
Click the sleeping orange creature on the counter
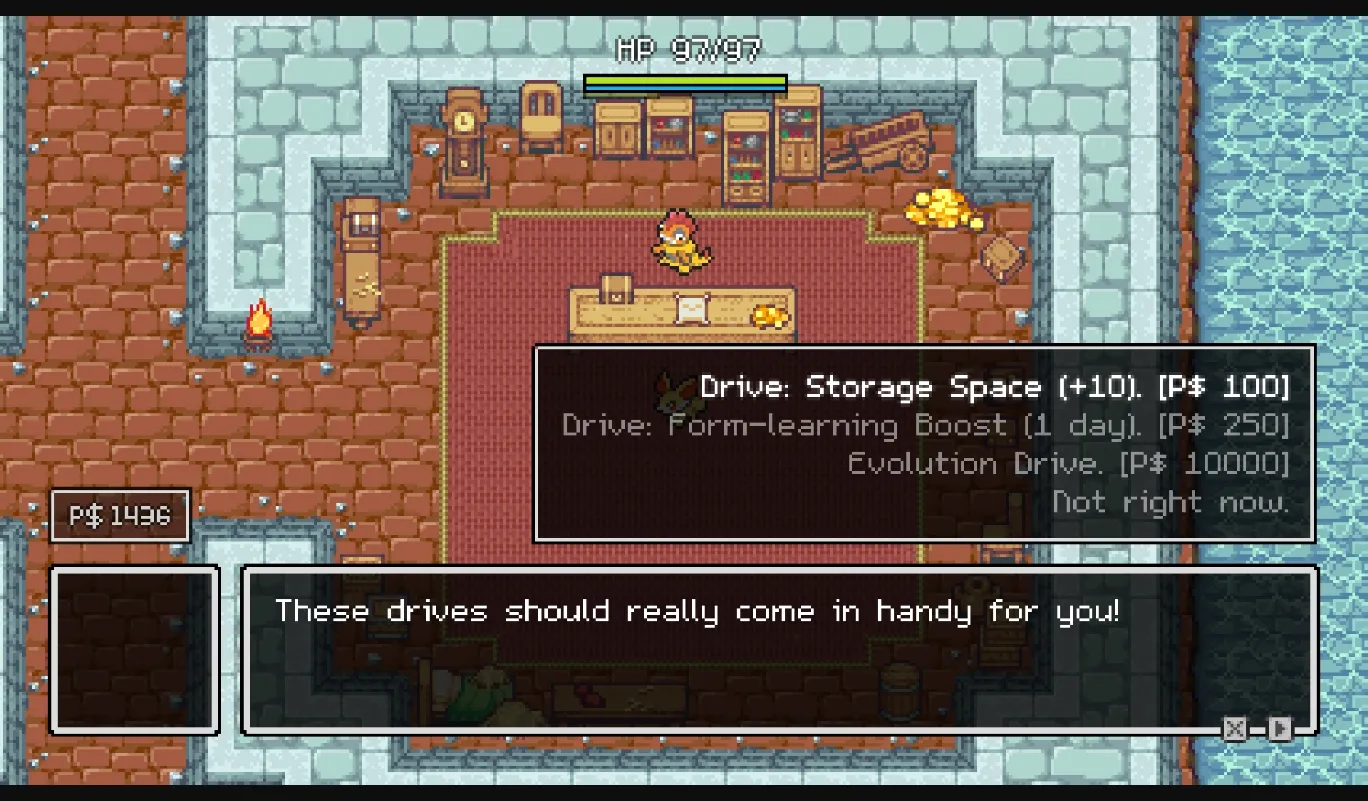click(770, 315)
